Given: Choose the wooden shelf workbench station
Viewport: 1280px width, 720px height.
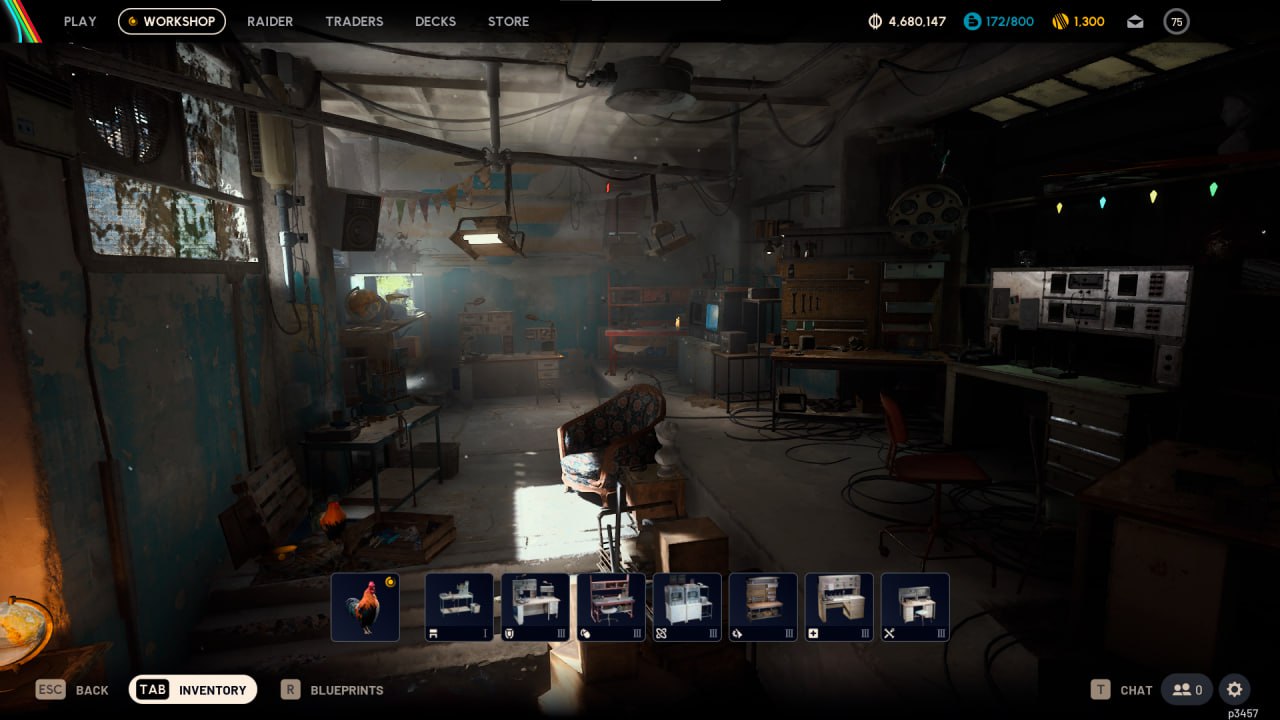Looking at the screenshot, I should coord(763,606).
